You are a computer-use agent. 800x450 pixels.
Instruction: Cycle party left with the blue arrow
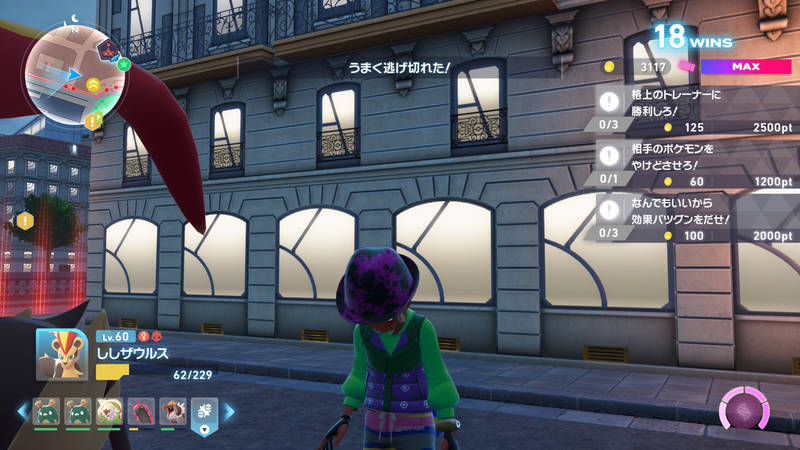pos(21,411)
